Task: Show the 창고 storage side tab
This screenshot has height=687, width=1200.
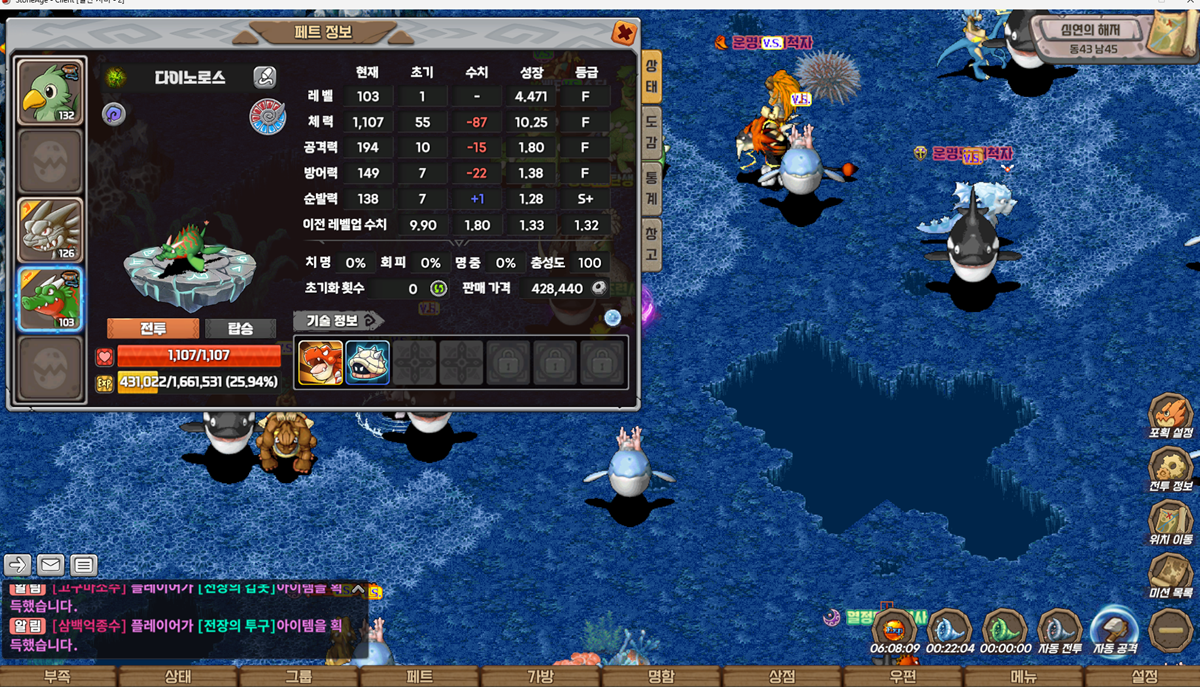Action: [x=651, y=245]
